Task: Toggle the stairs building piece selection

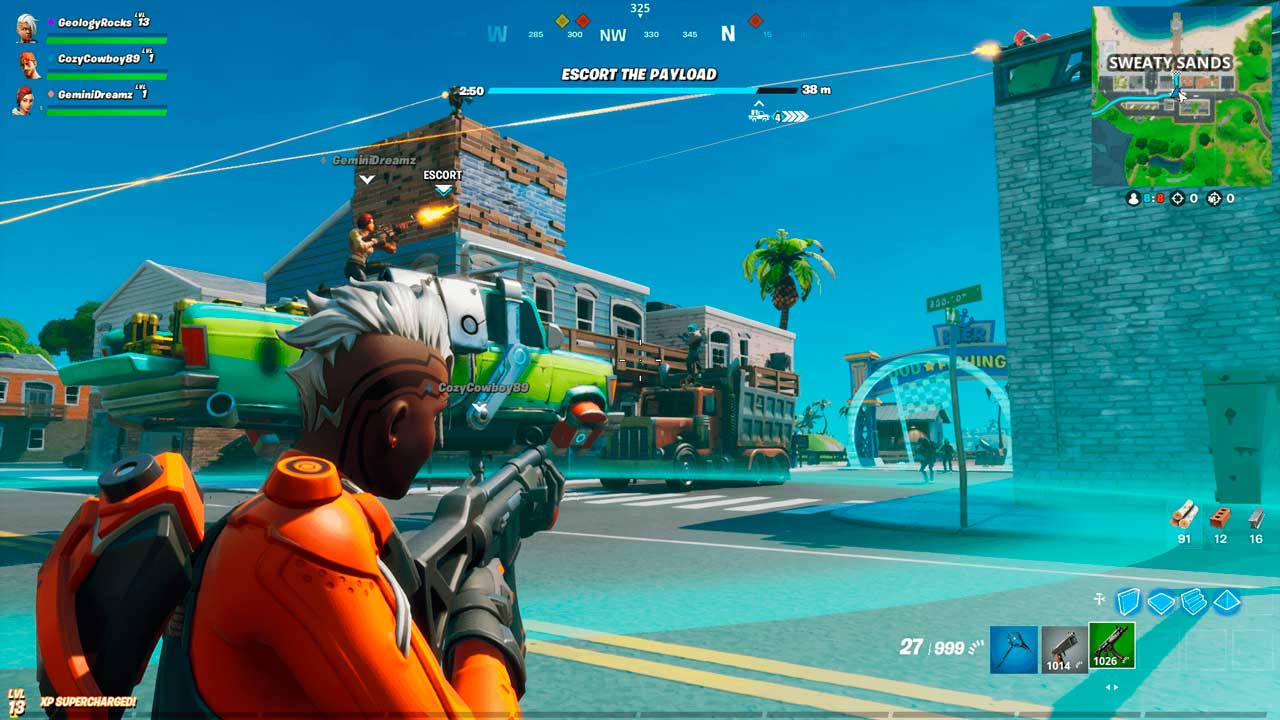Action: tap(1193, 600)
